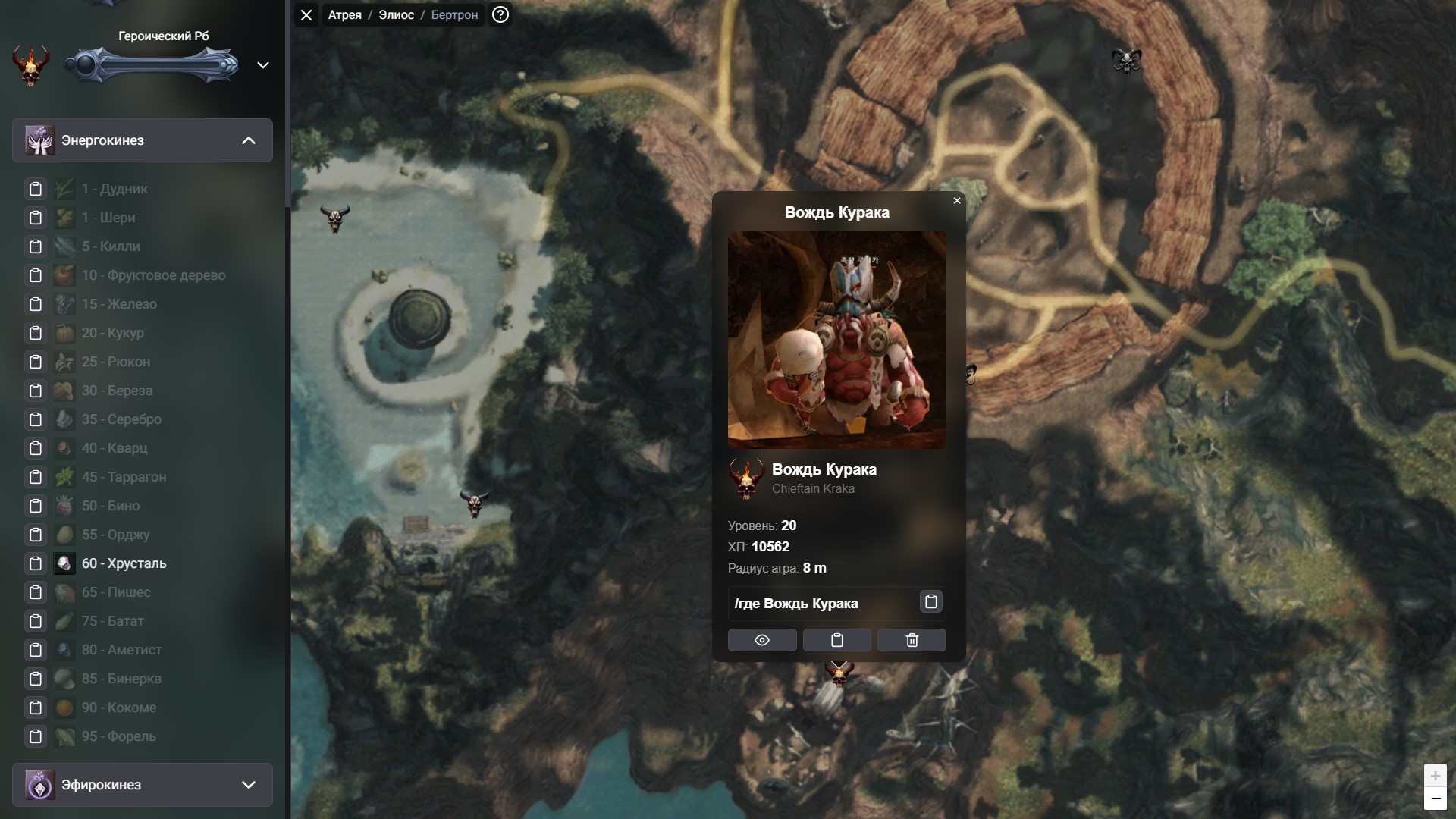Zoom out the map with minus button

(x=1435, y=799)
